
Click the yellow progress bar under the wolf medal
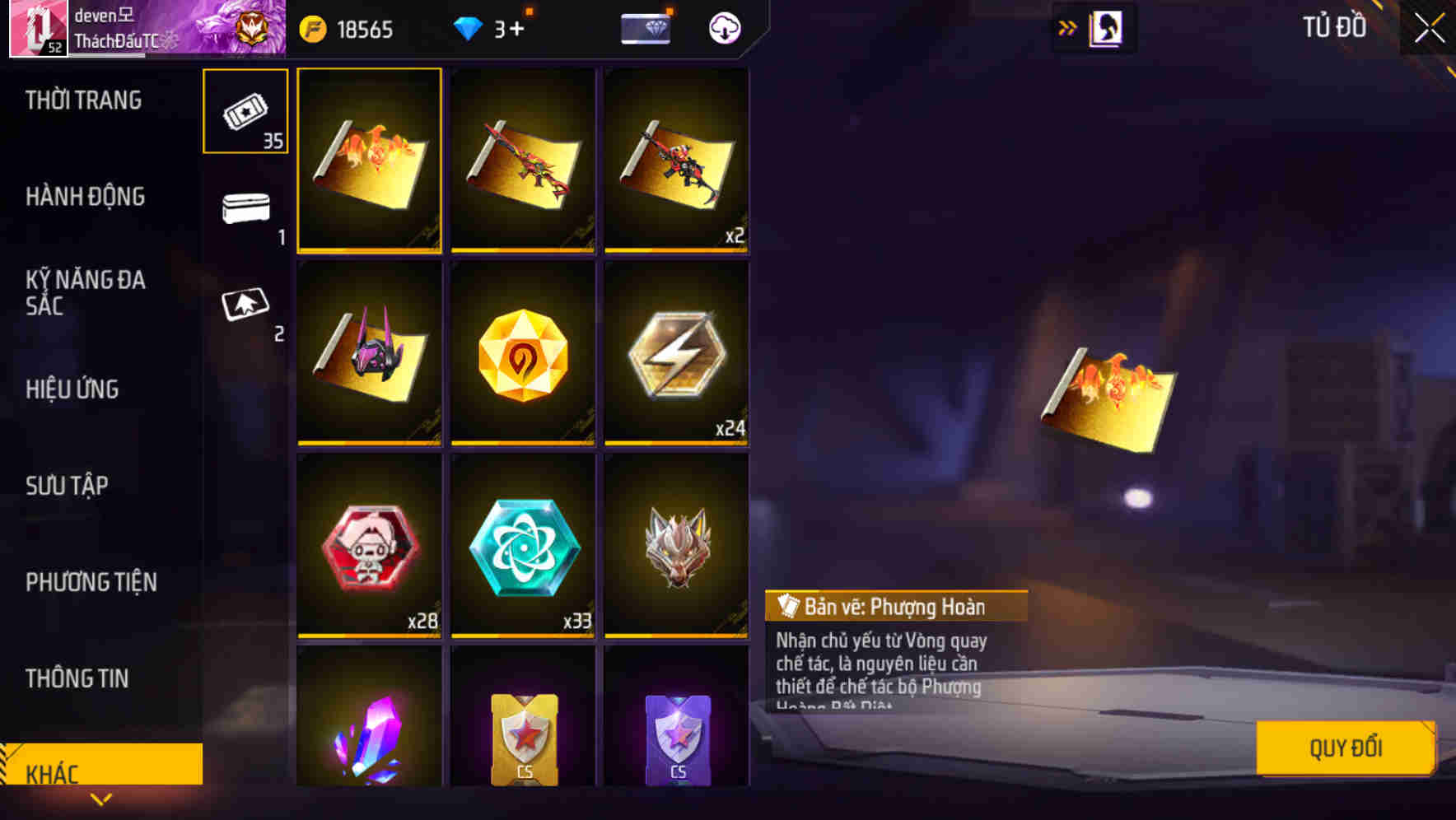click(x=675, y=636)
